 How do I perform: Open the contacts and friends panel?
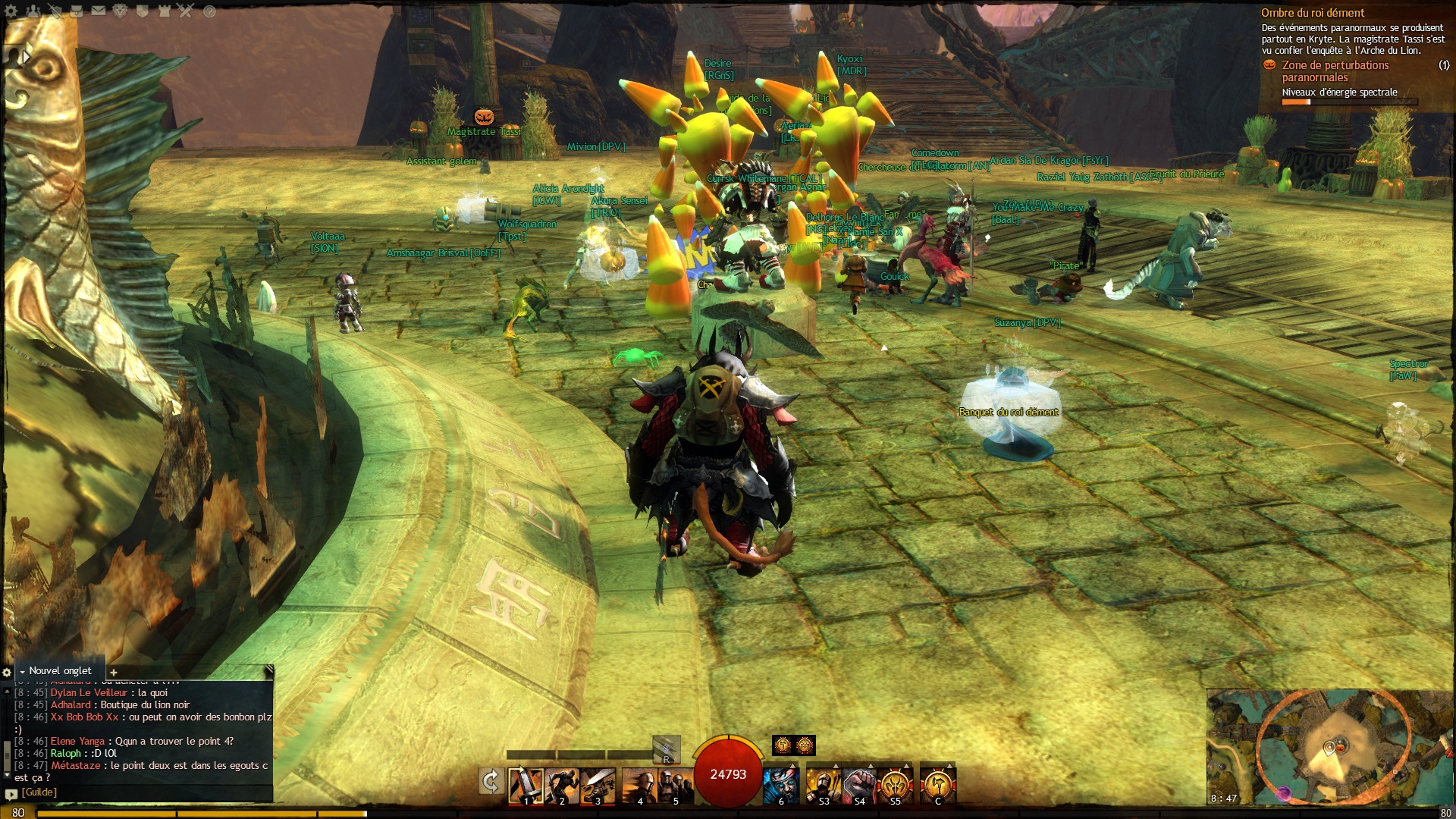point(33,11)
